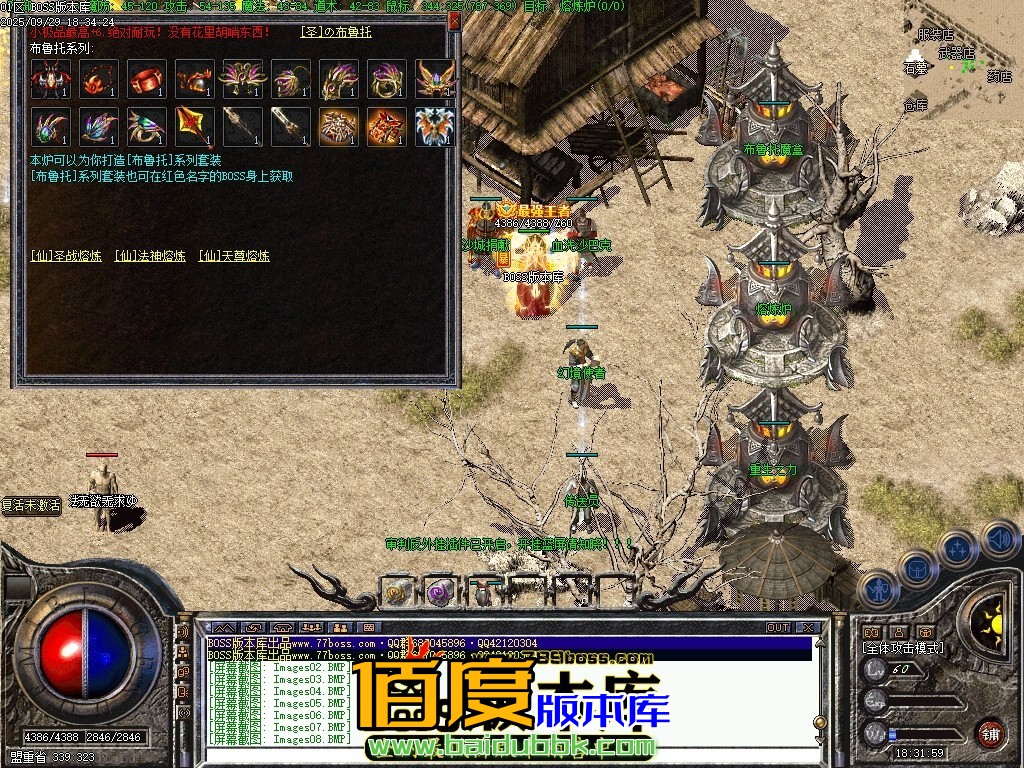The image size is (1024, 768).
Task: Open the shop with the 铺 button
Action: click(x=990, y=733)
